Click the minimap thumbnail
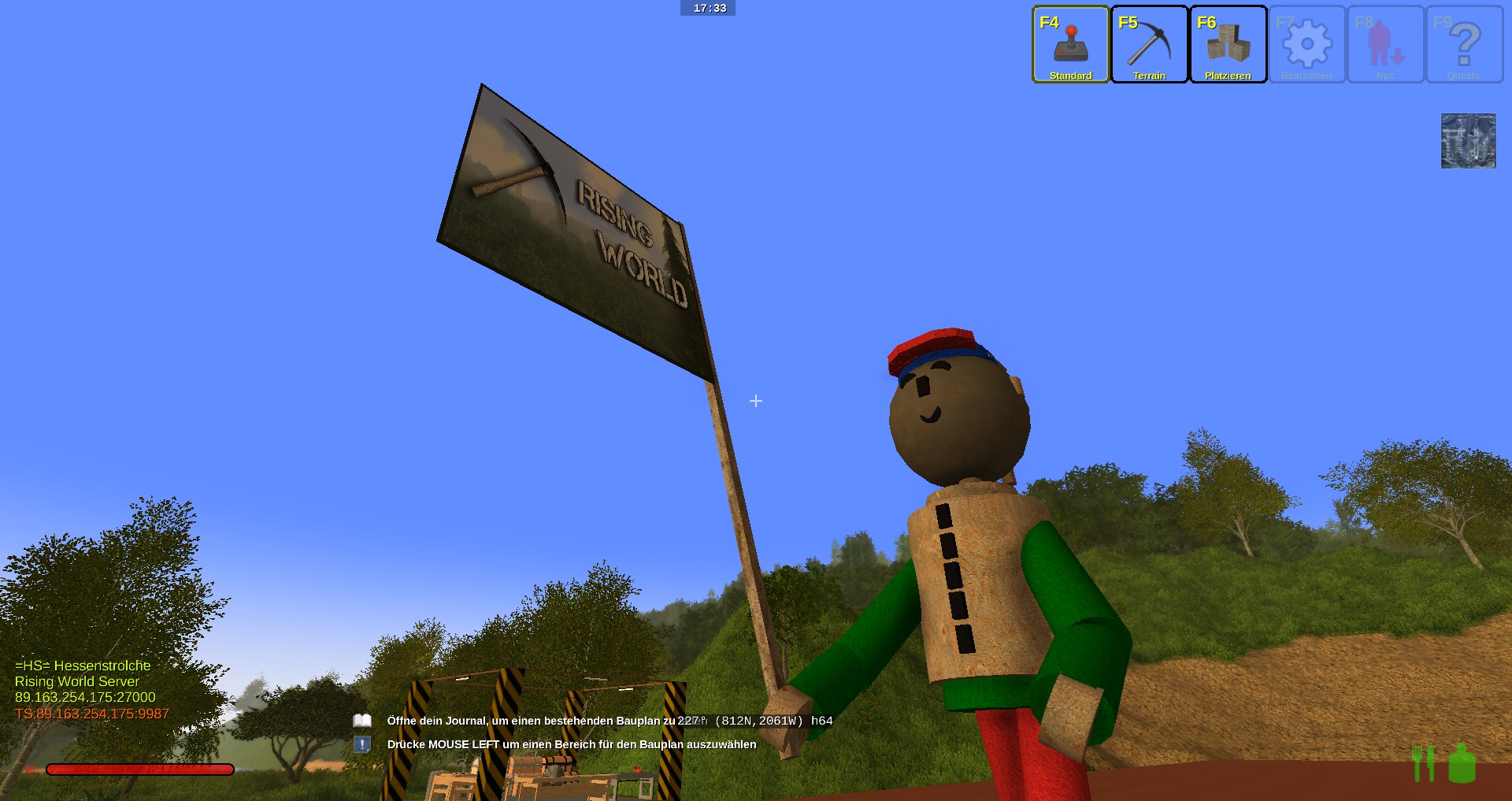Image resolution: width=1512 pixels, height=801 pixels. tap(1468, 141)
